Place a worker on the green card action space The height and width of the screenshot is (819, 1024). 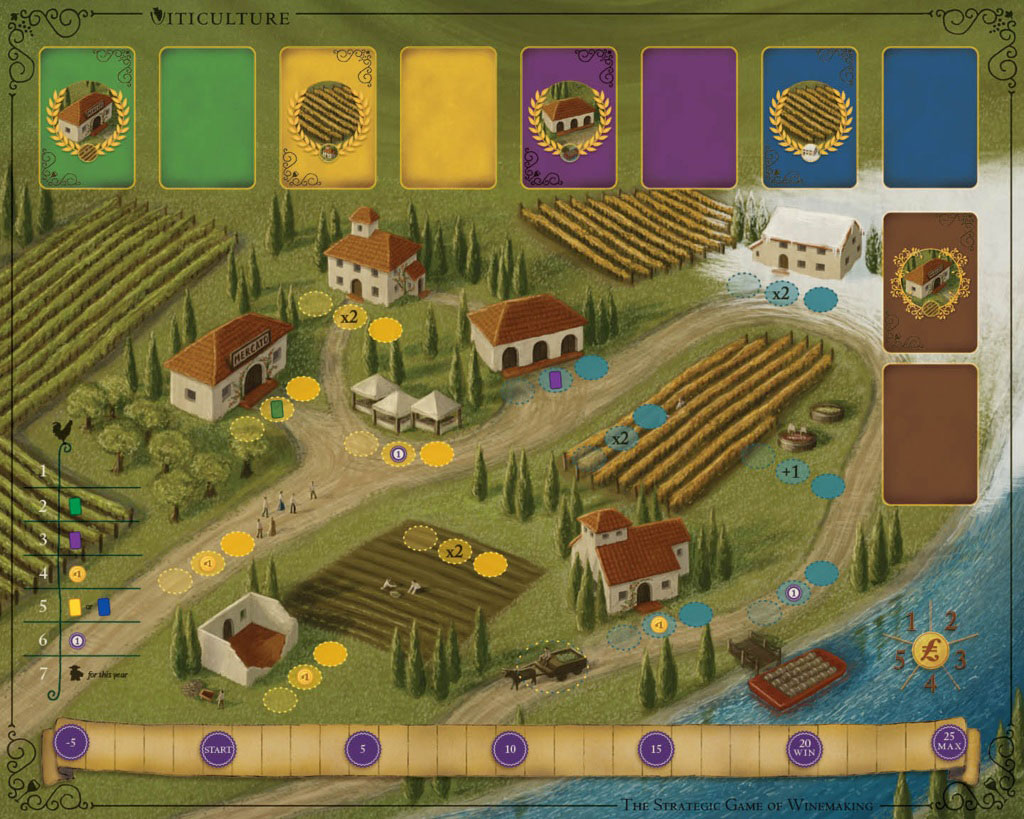click(x=277, y=409)
